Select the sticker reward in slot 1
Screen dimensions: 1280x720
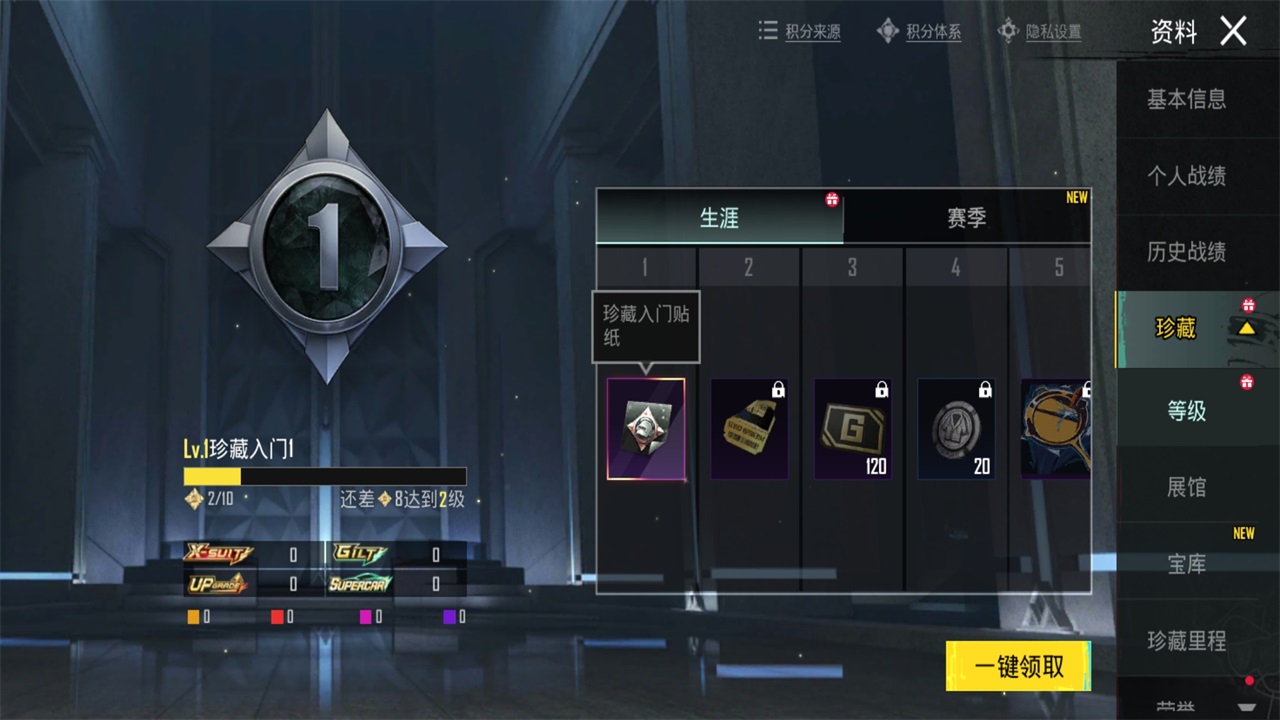pos(645,428)
